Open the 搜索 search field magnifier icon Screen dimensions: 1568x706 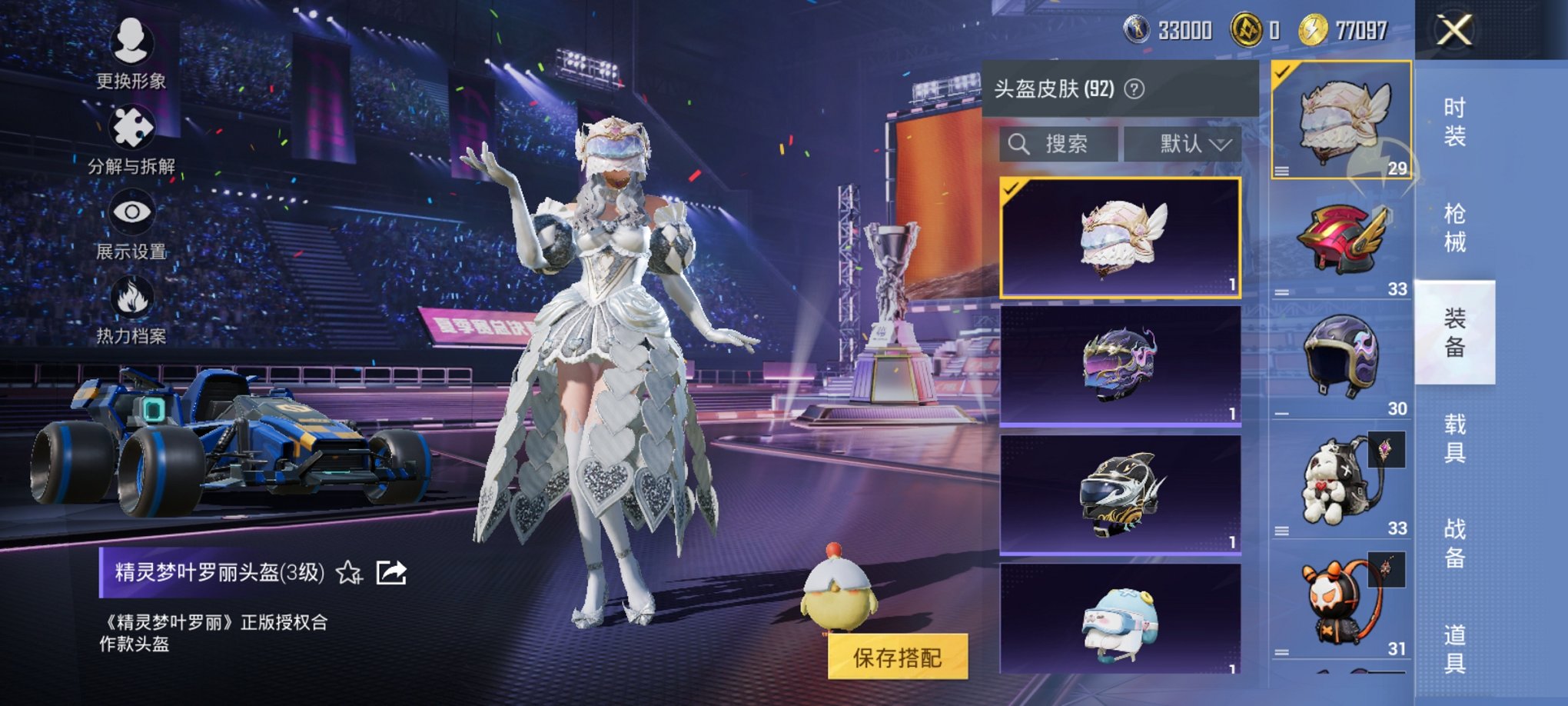point(1020,144)
